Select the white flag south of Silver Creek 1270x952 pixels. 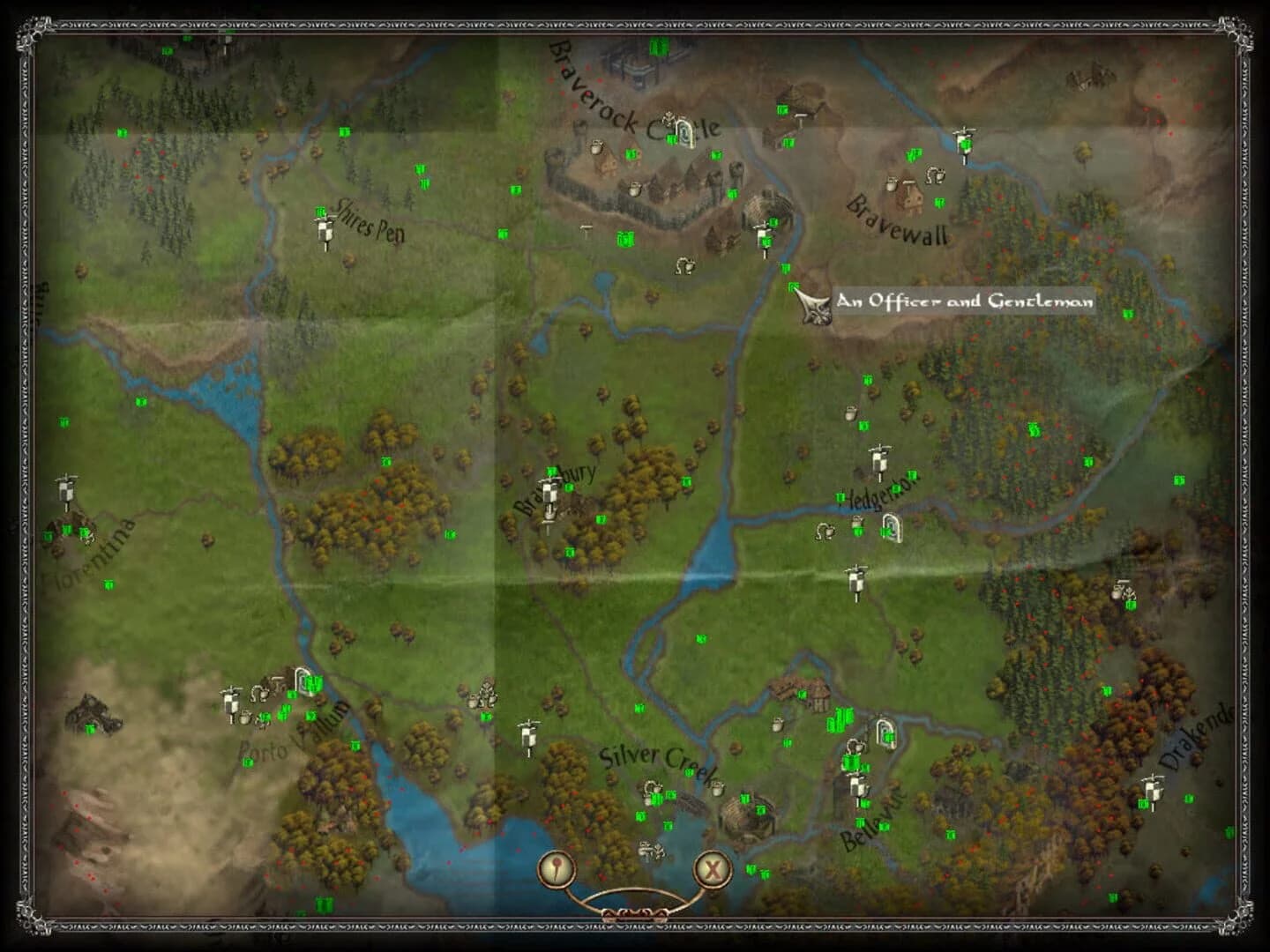(529, 736)
